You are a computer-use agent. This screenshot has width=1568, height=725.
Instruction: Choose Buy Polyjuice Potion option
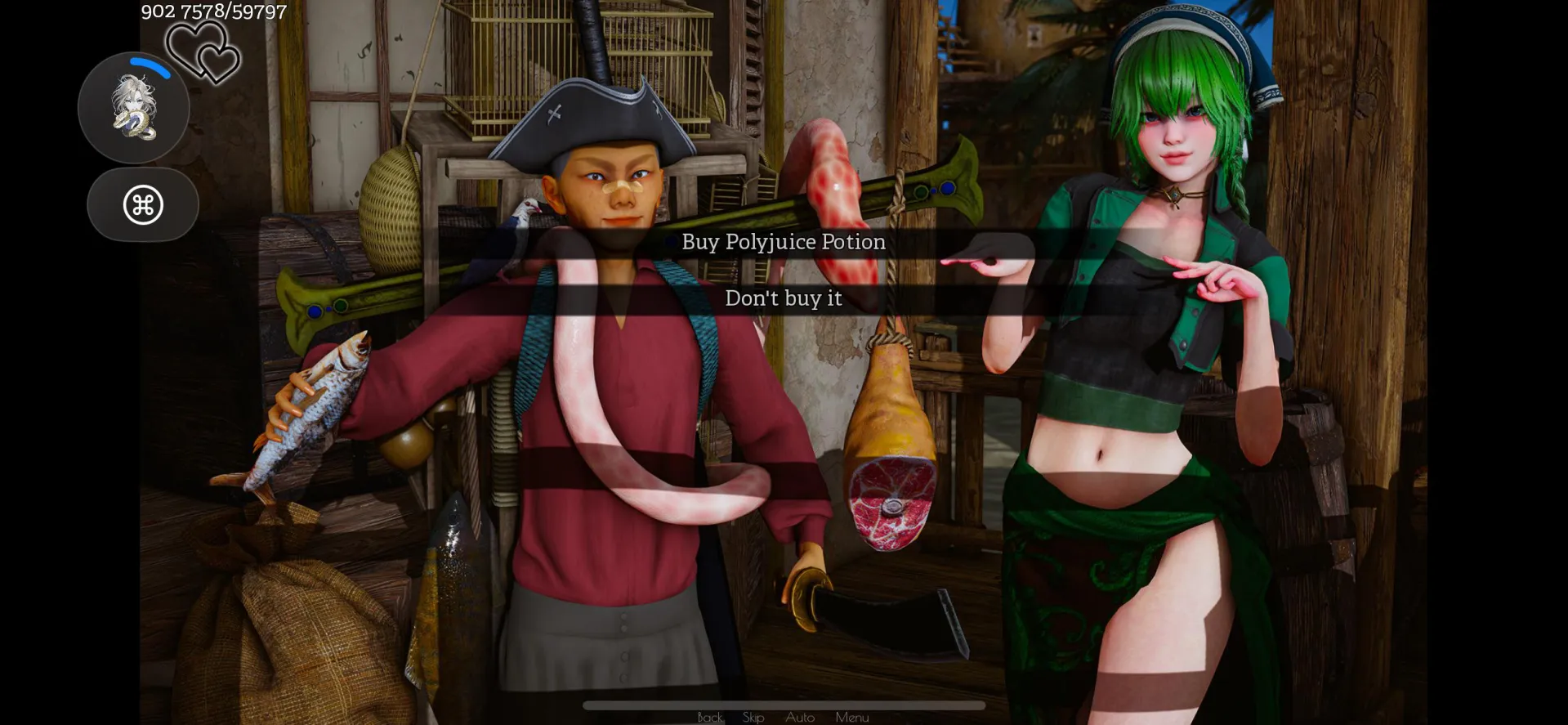coord(783,242)
